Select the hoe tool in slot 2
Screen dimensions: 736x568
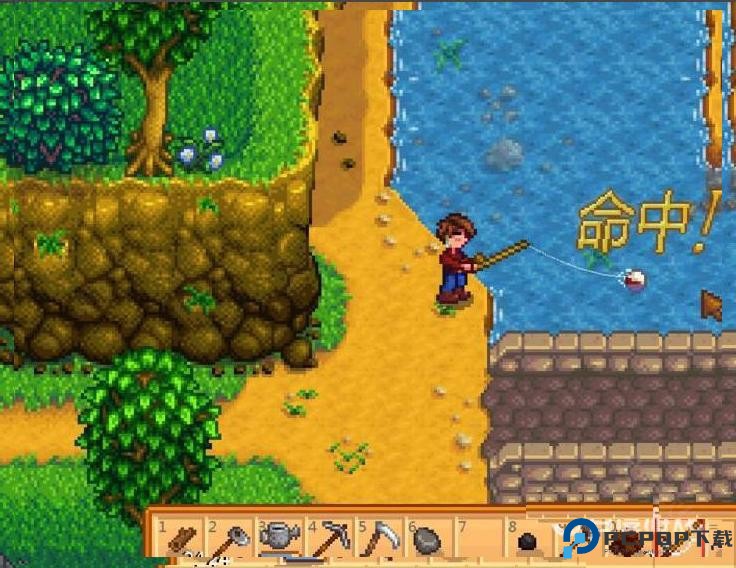point(230,541)
